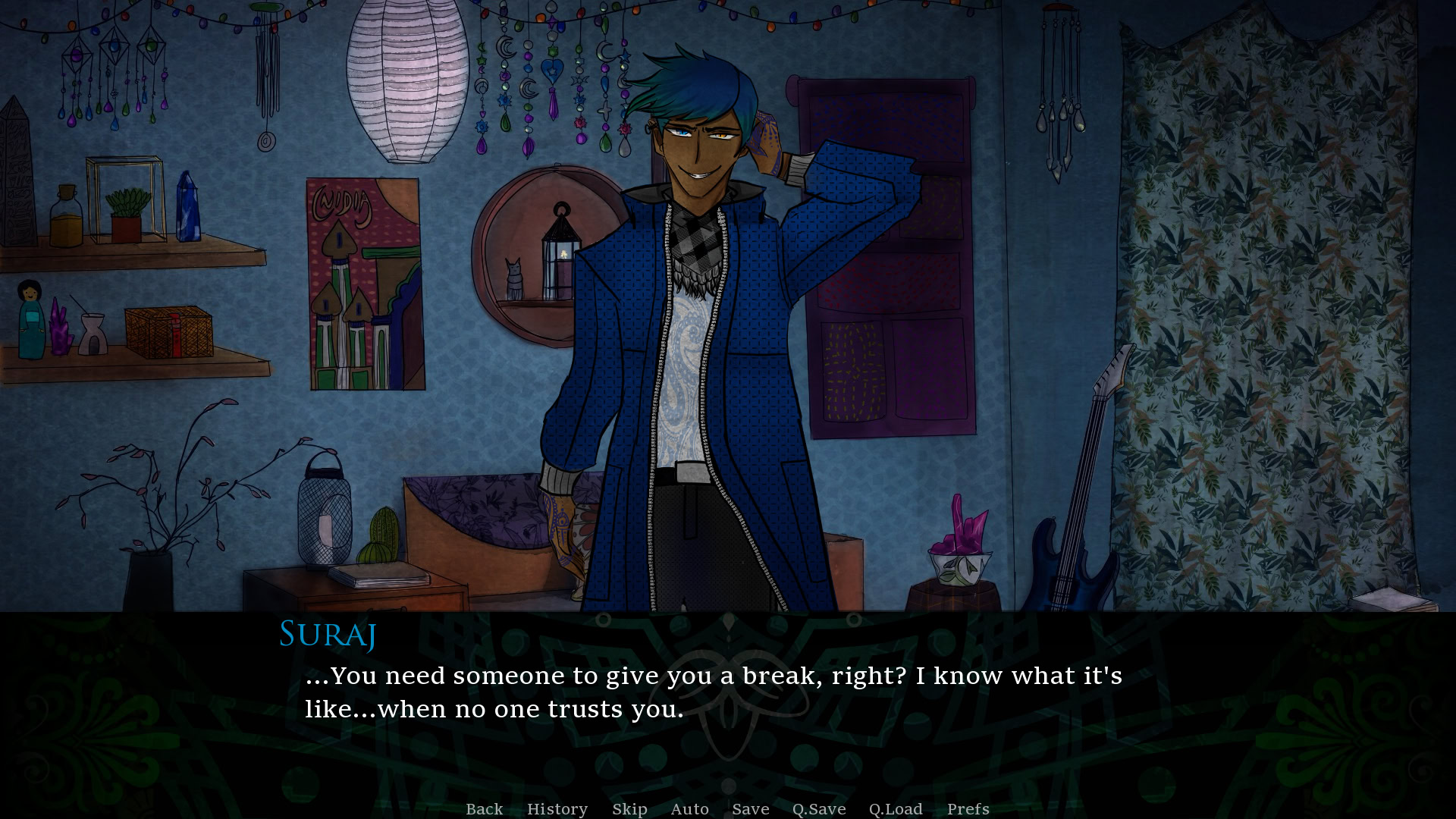Toggle Skip mode in the quick menu
Screen dimensions: 1456x819
629,809
